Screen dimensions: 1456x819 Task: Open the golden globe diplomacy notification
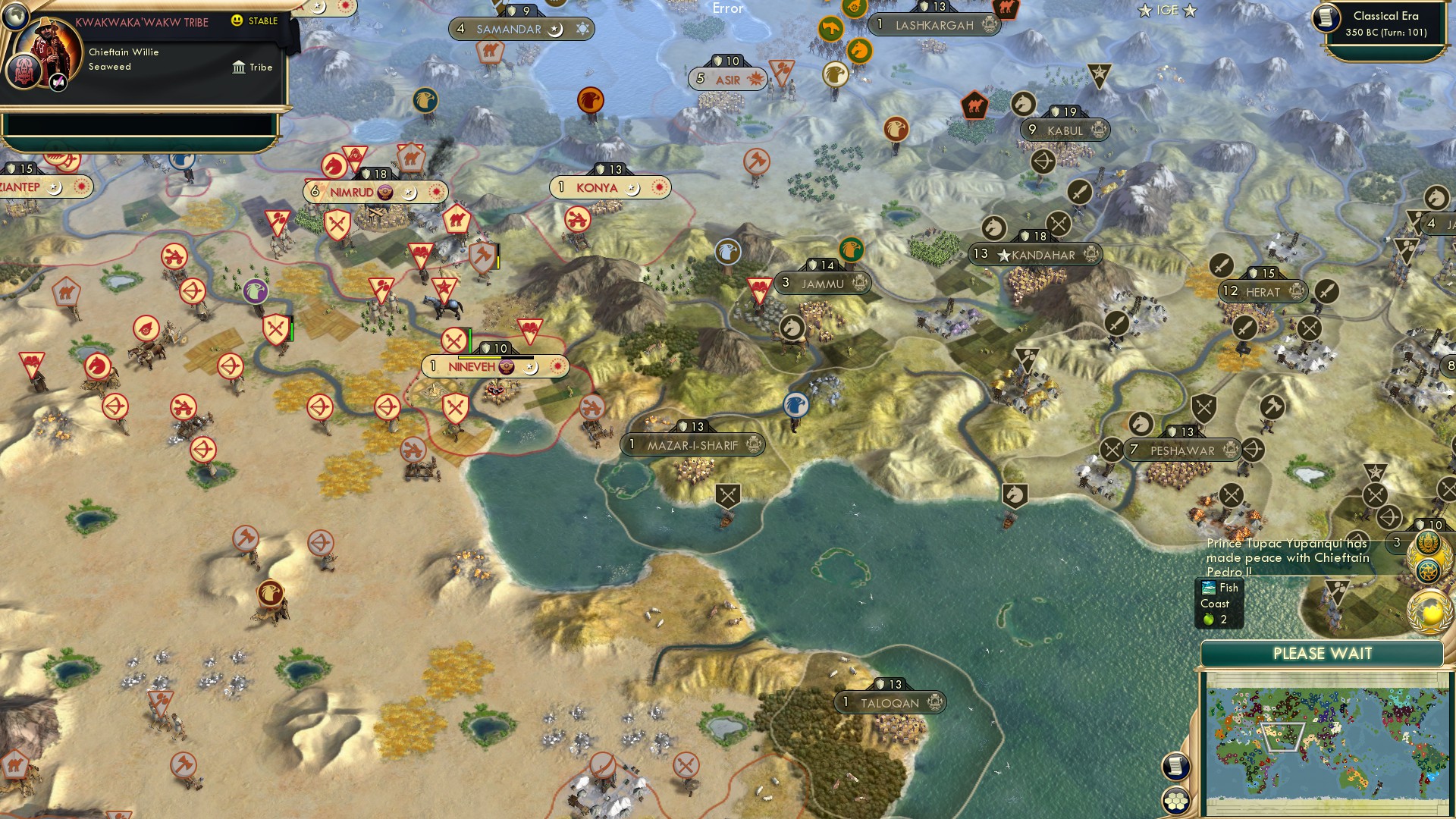[1429, 610]
